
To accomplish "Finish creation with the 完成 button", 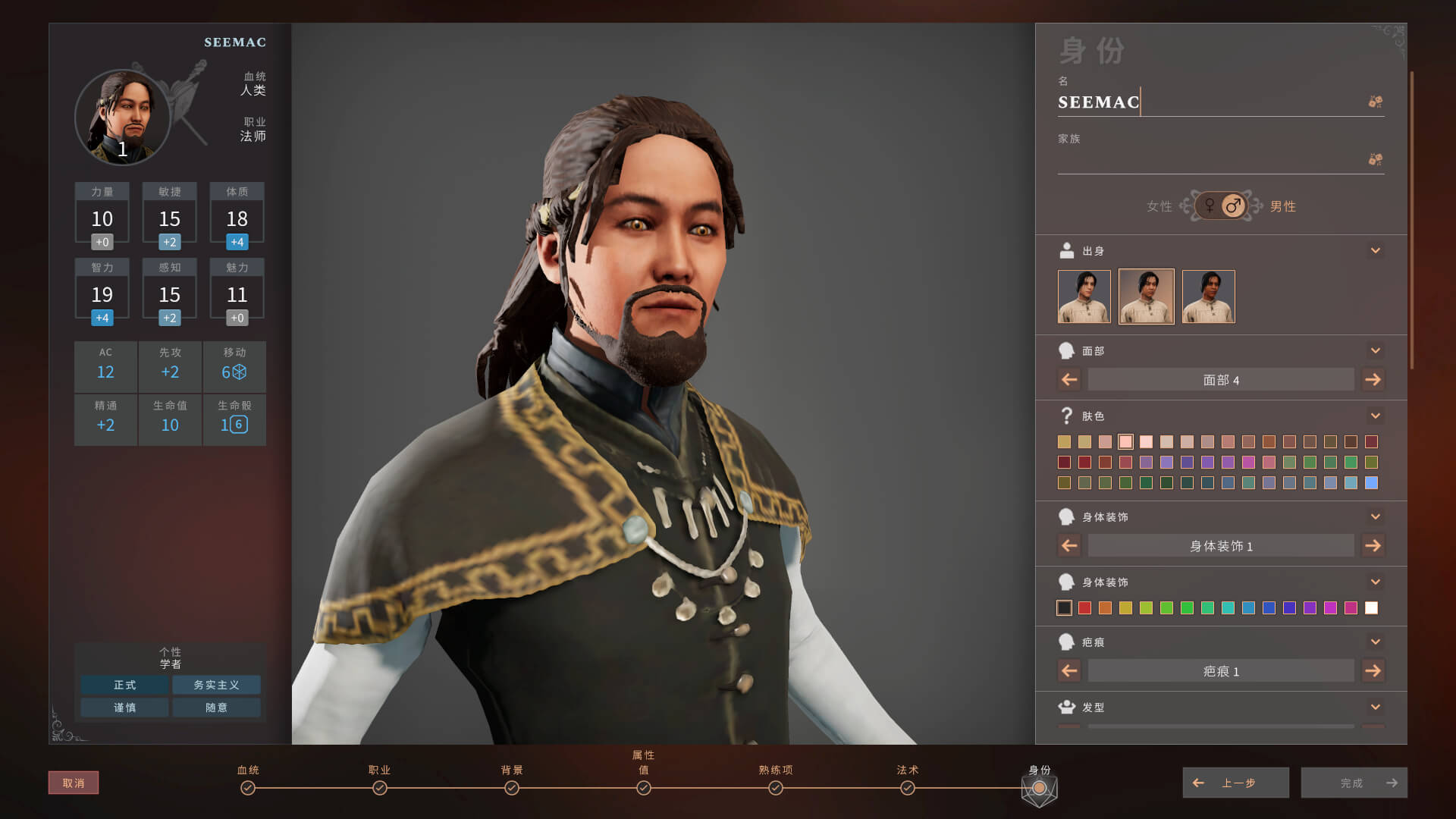I will coord(1354,783).
